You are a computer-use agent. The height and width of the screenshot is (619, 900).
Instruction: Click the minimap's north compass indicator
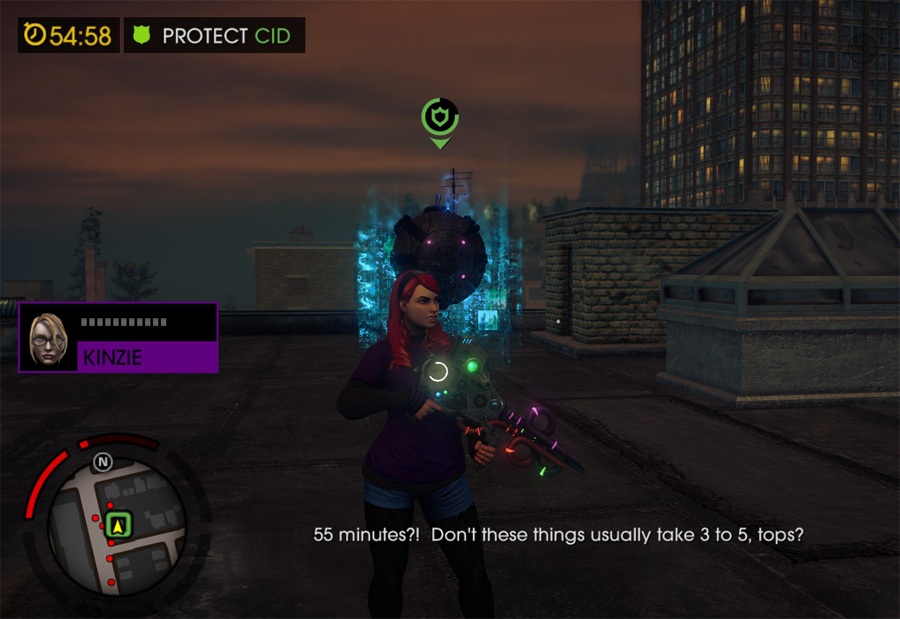click(102, 462)
